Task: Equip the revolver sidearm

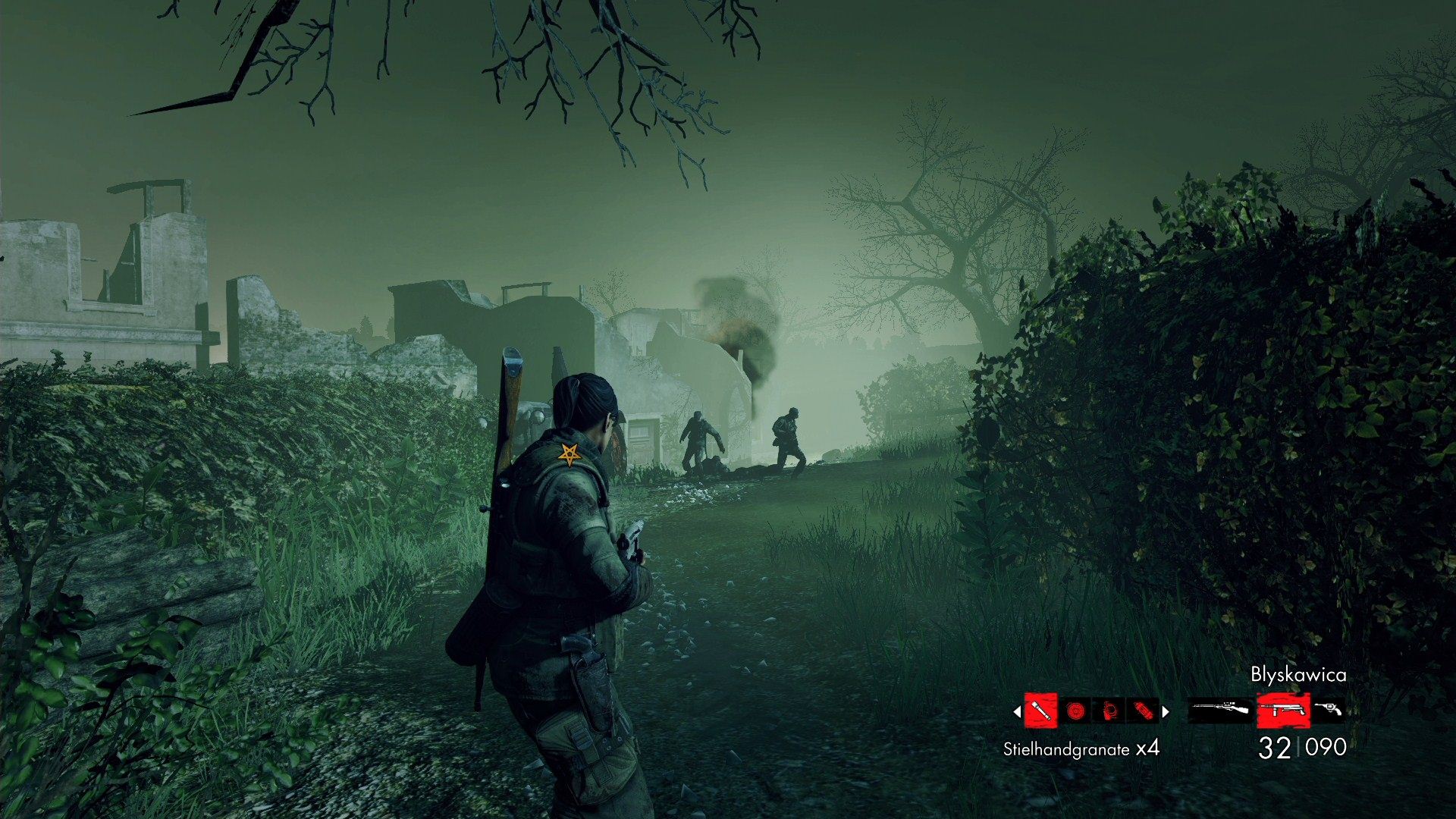Action: (1329, 708)
